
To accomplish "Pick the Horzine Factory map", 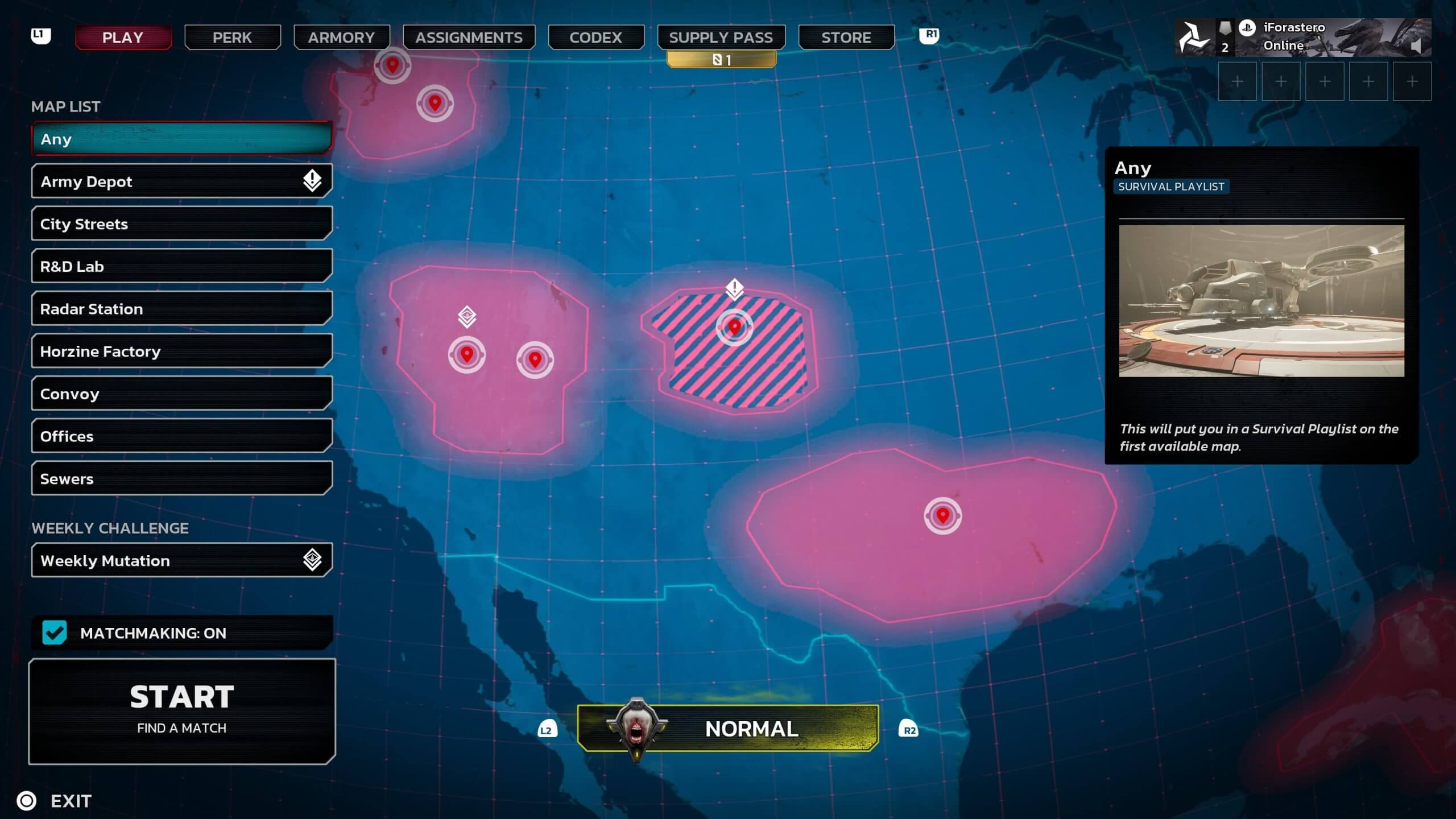I will pos(181,351).
